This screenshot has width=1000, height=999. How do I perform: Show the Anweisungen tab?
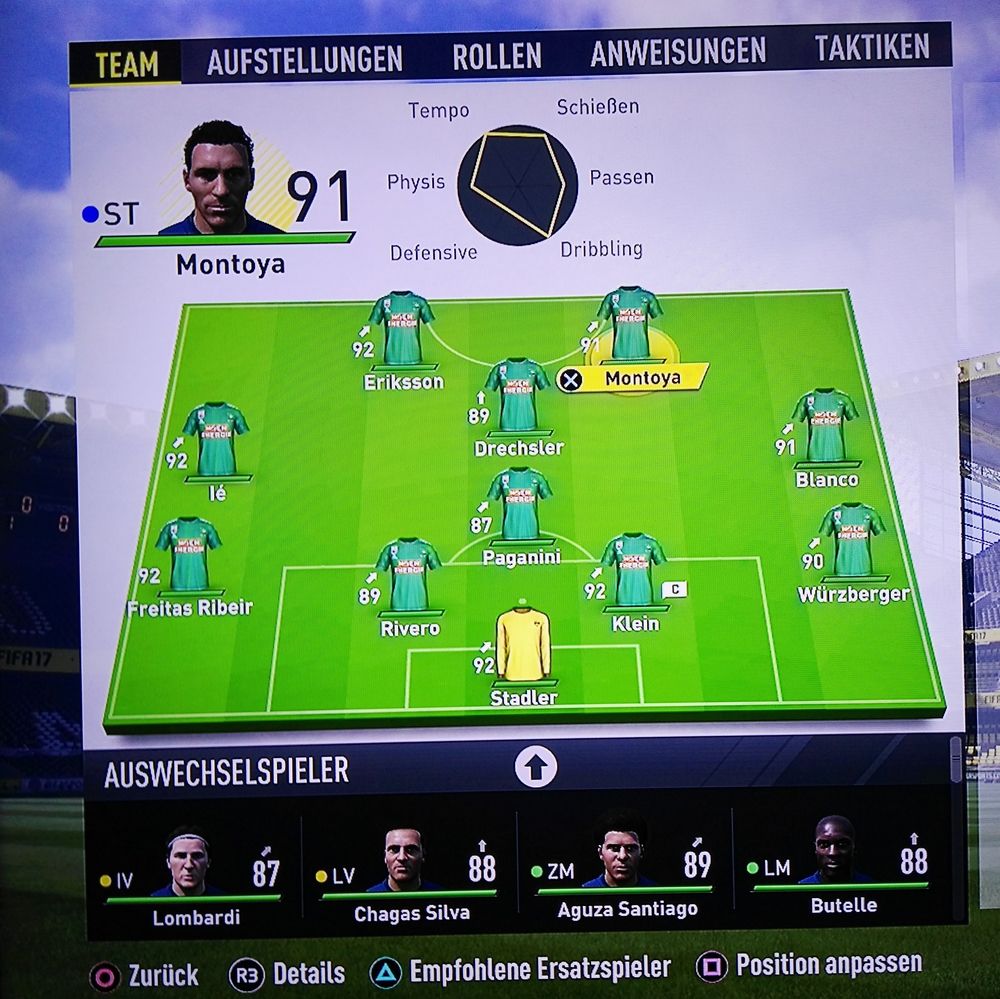point(677,53)
